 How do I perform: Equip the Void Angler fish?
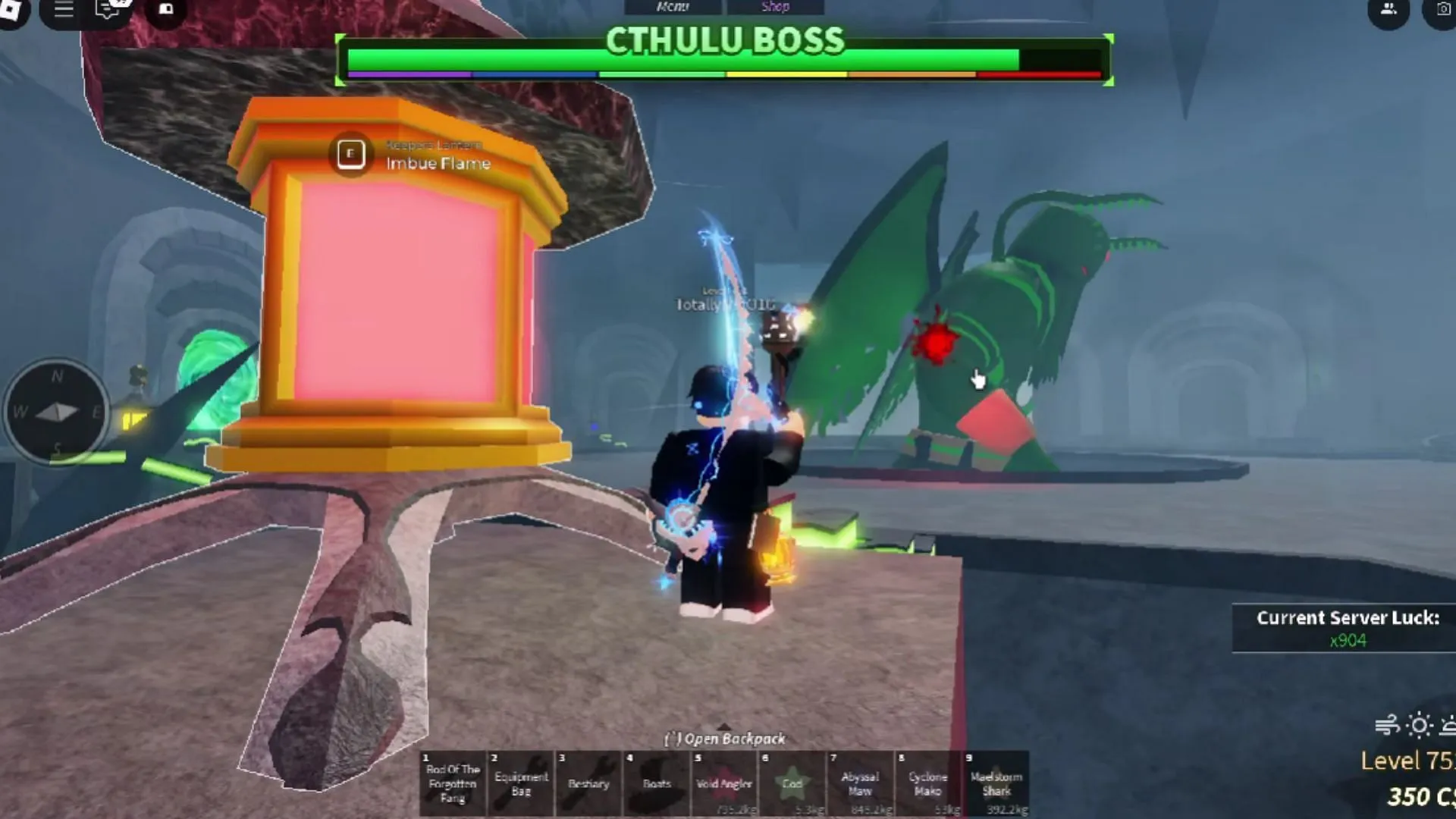click(723, 781)
